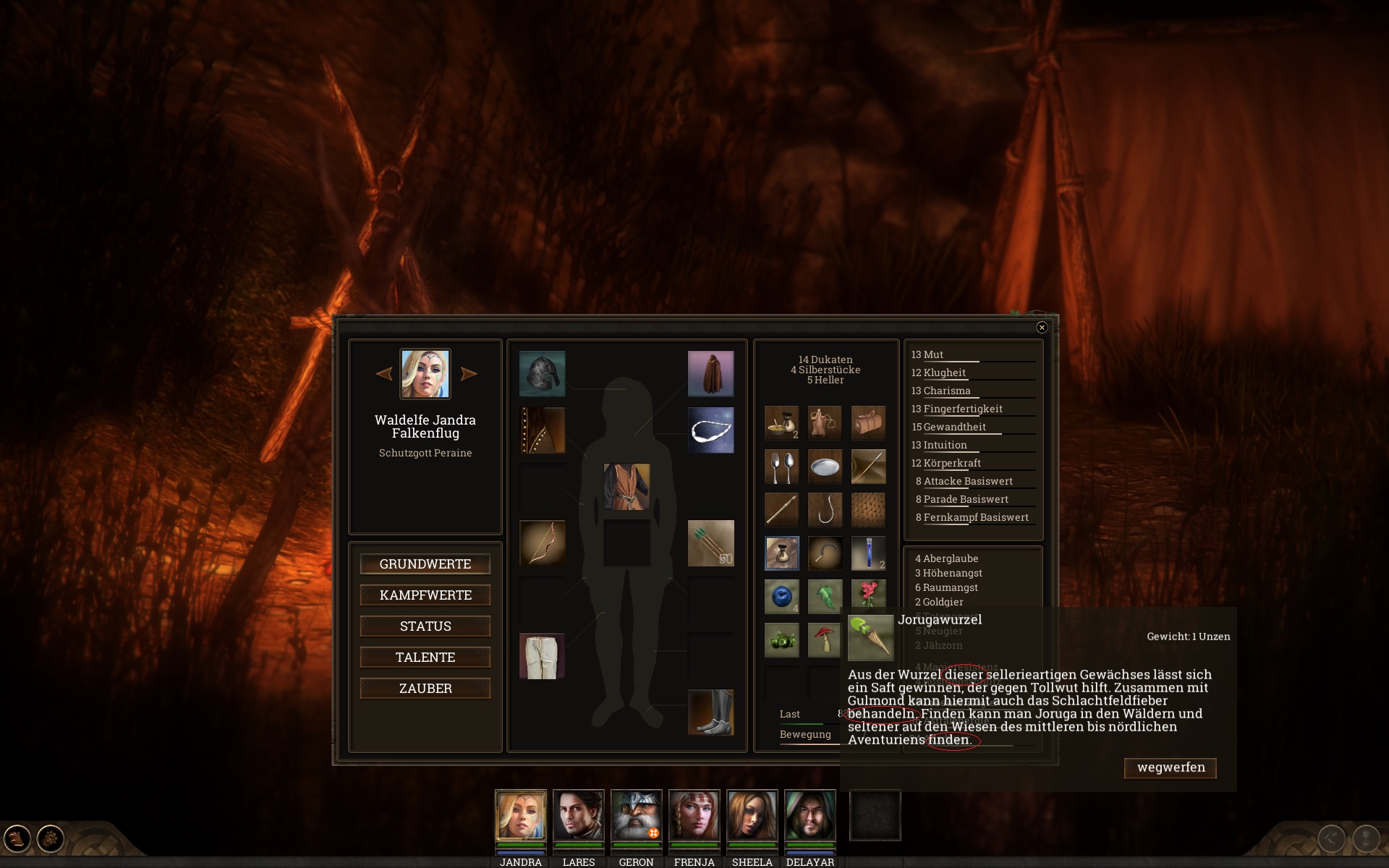Select the ZAUBER spells tab
This screenshot has height=868, width=1389.
tap(425, 689)
